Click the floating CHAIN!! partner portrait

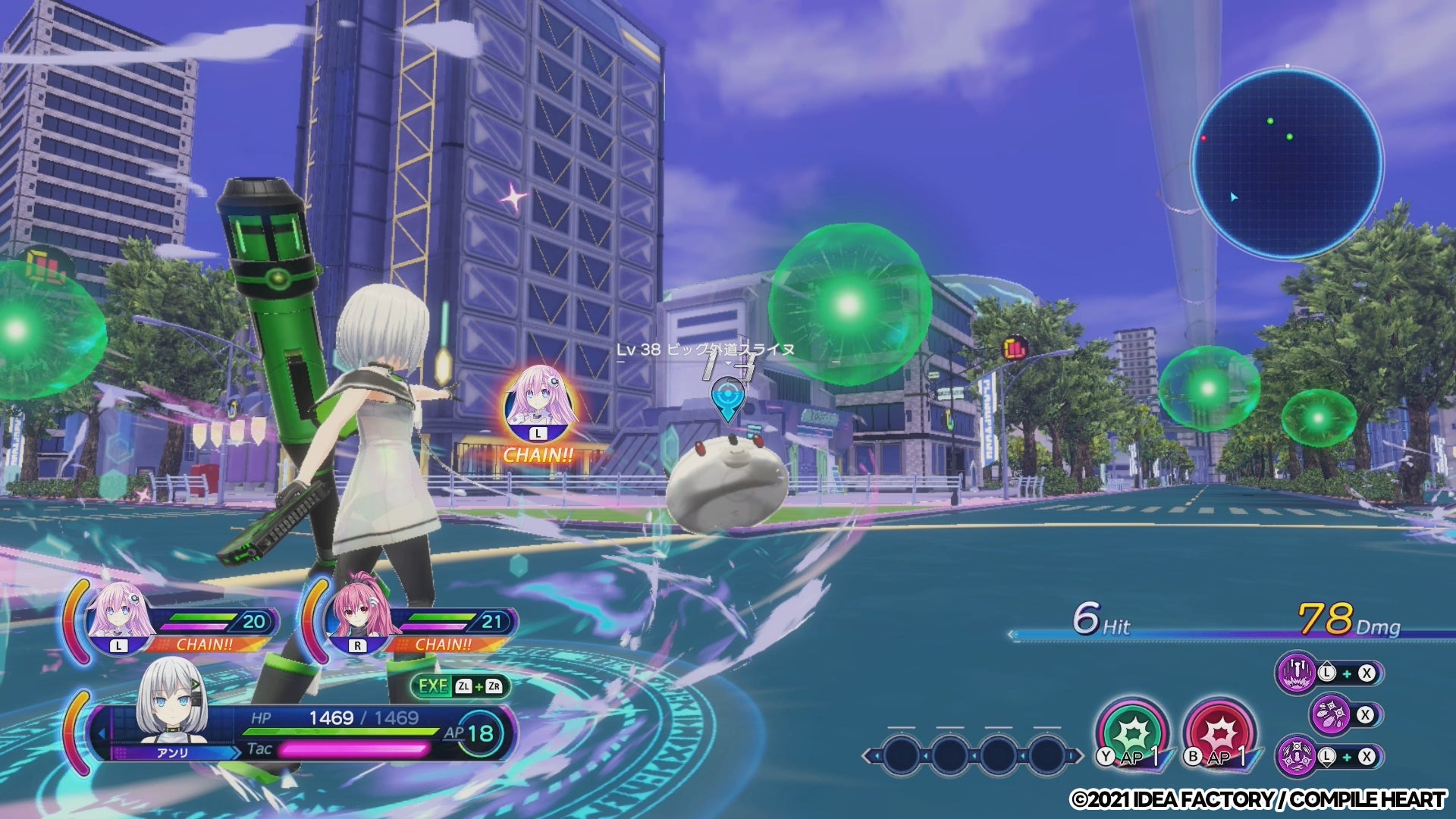point(538,404)
